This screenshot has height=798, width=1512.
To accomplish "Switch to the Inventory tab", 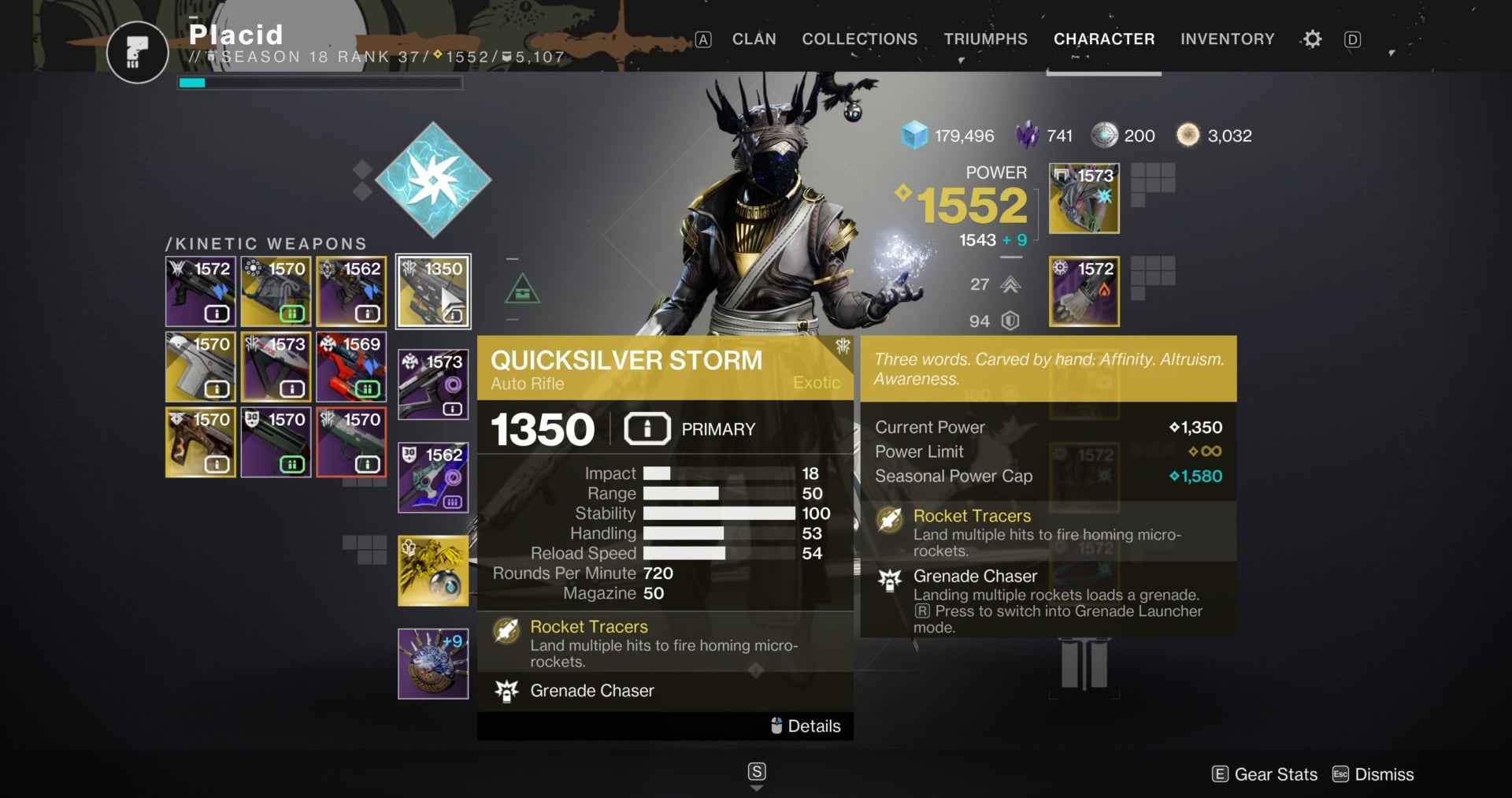I will point(1226,39).
